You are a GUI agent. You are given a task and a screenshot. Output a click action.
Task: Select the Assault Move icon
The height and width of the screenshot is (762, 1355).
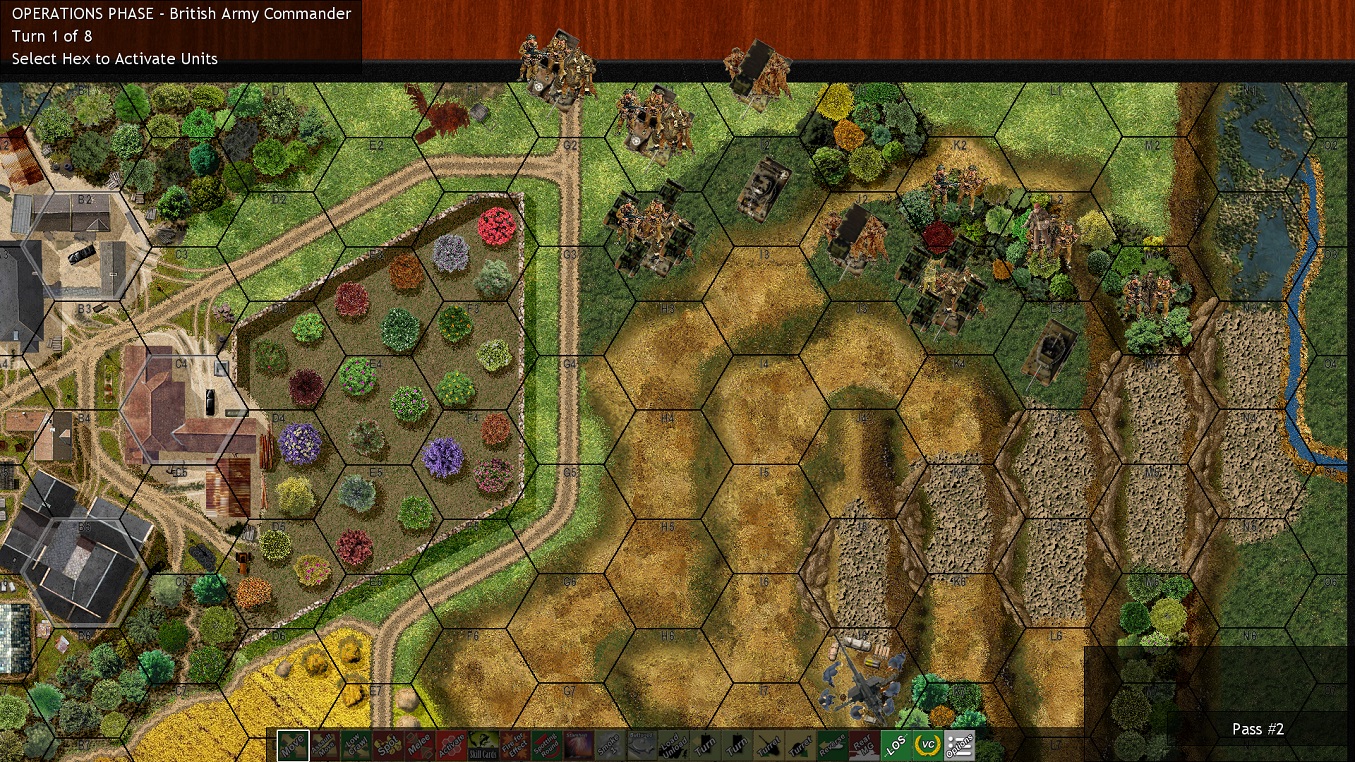point(326,745)
